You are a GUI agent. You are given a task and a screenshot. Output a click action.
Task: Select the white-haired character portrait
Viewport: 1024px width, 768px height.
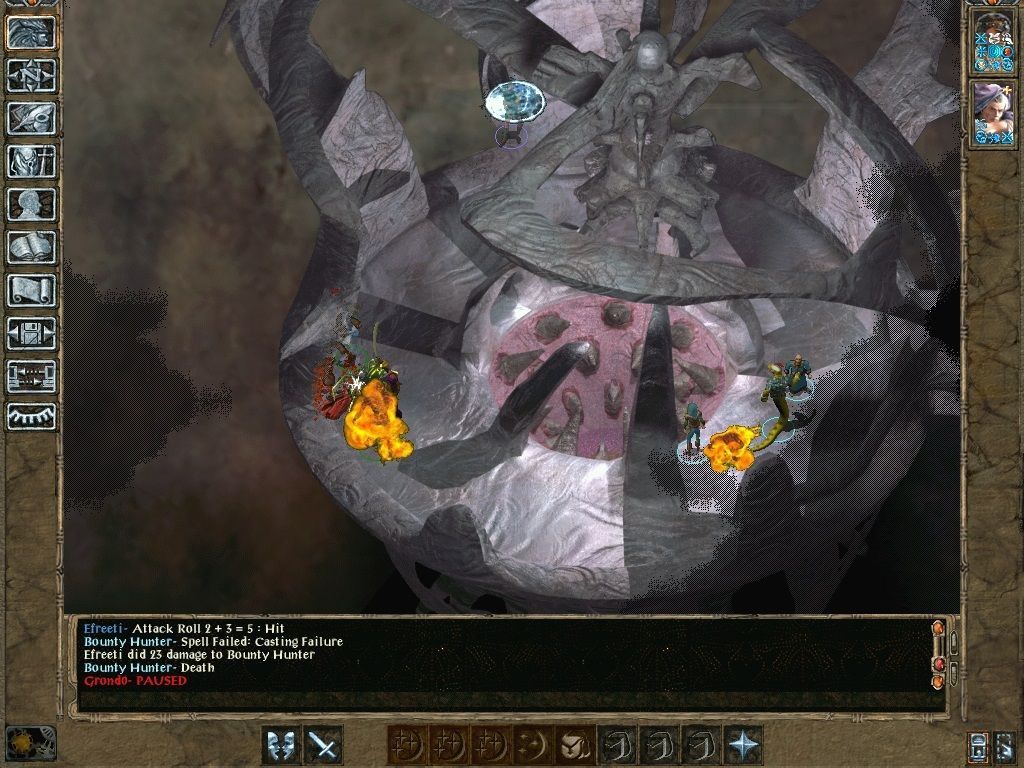click(993, 114)
